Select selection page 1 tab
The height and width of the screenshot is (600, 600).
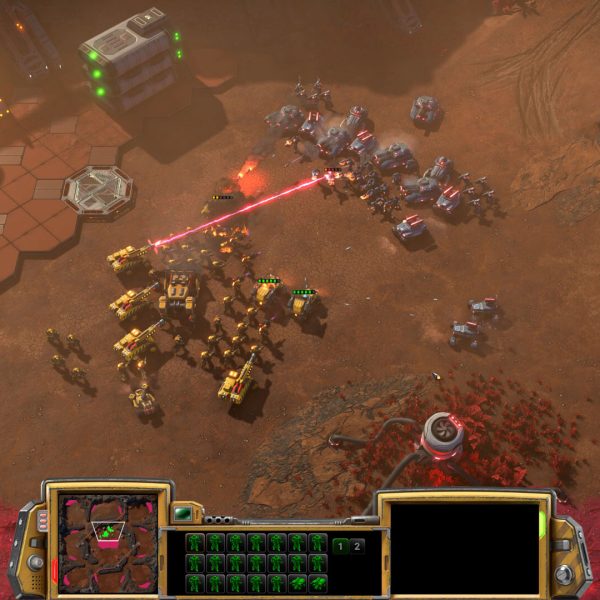point(341,546)
